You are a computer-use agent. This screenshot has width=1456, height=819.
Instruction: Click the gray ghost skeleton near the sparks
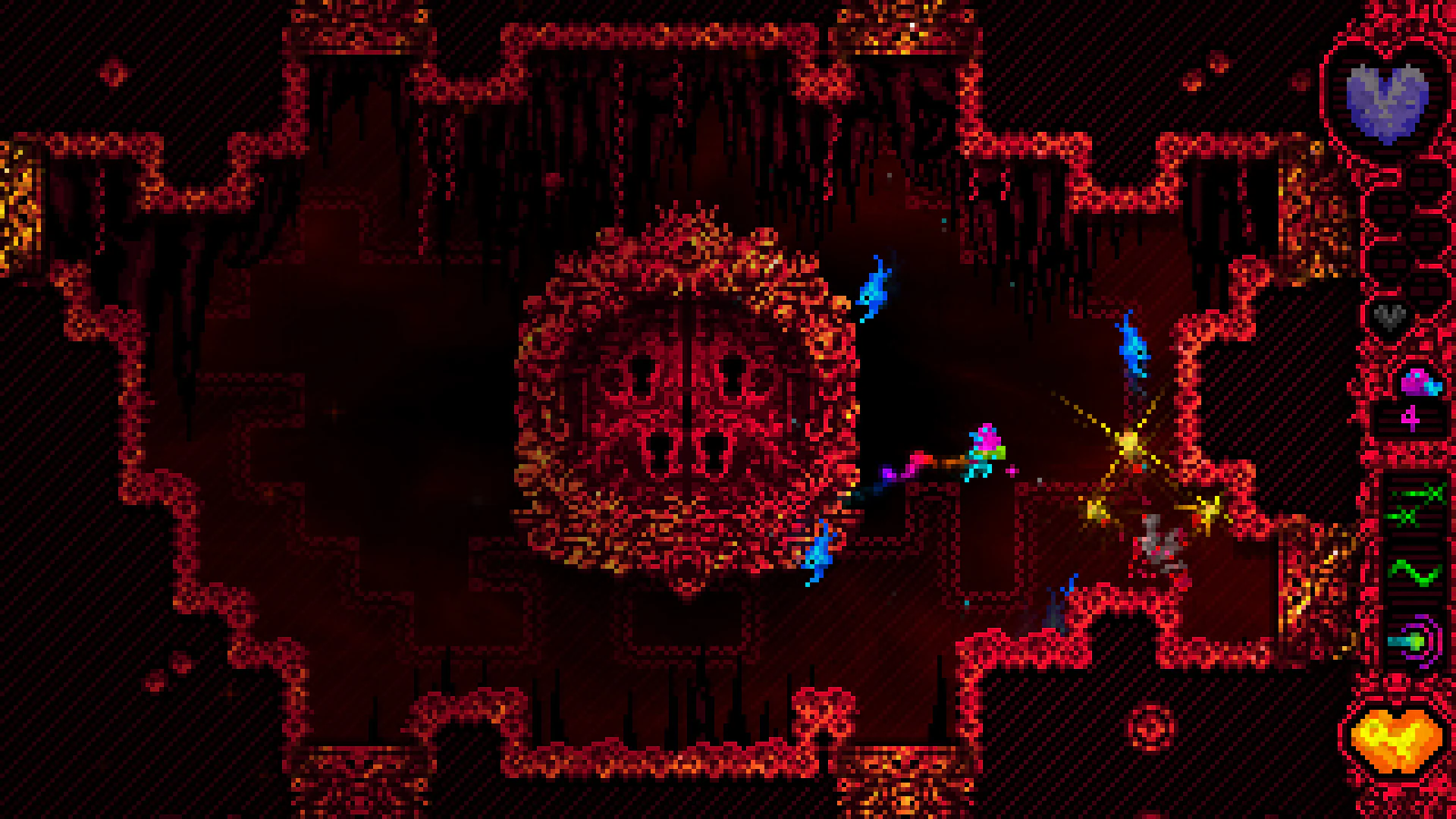click(x=1156, y=541)
